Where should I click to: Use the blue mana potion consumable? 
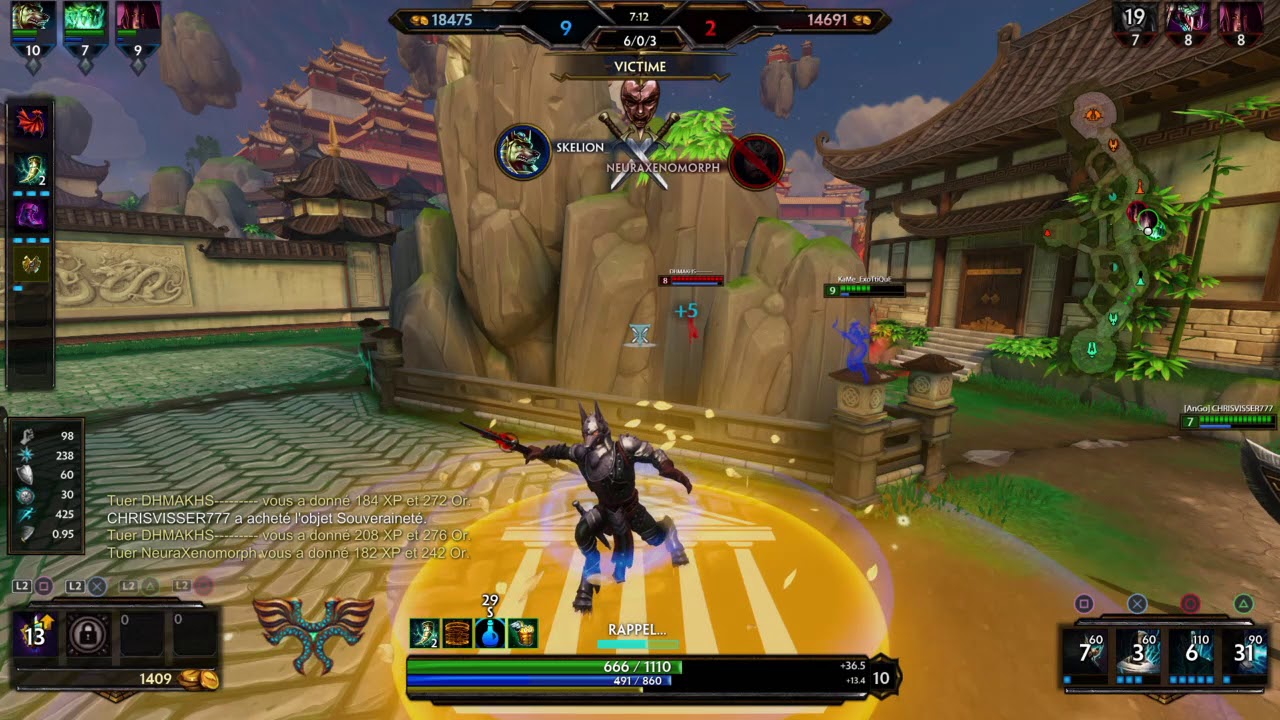pyautogui.click(x=490, y=633)
